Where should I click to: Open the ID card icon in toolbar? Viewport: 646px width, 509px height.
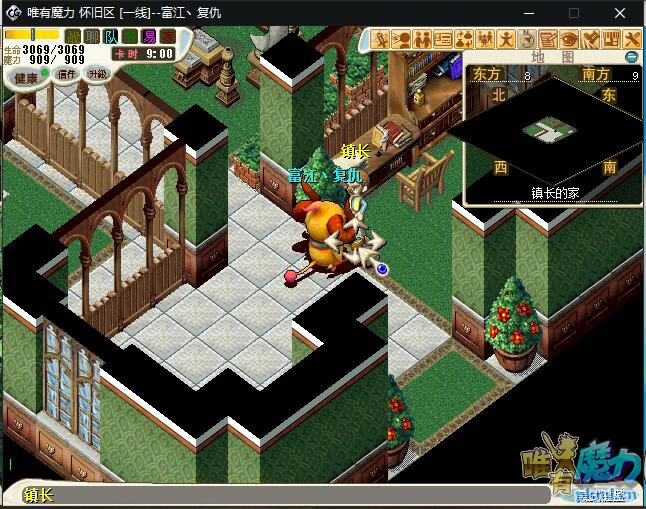coord(443,39)
